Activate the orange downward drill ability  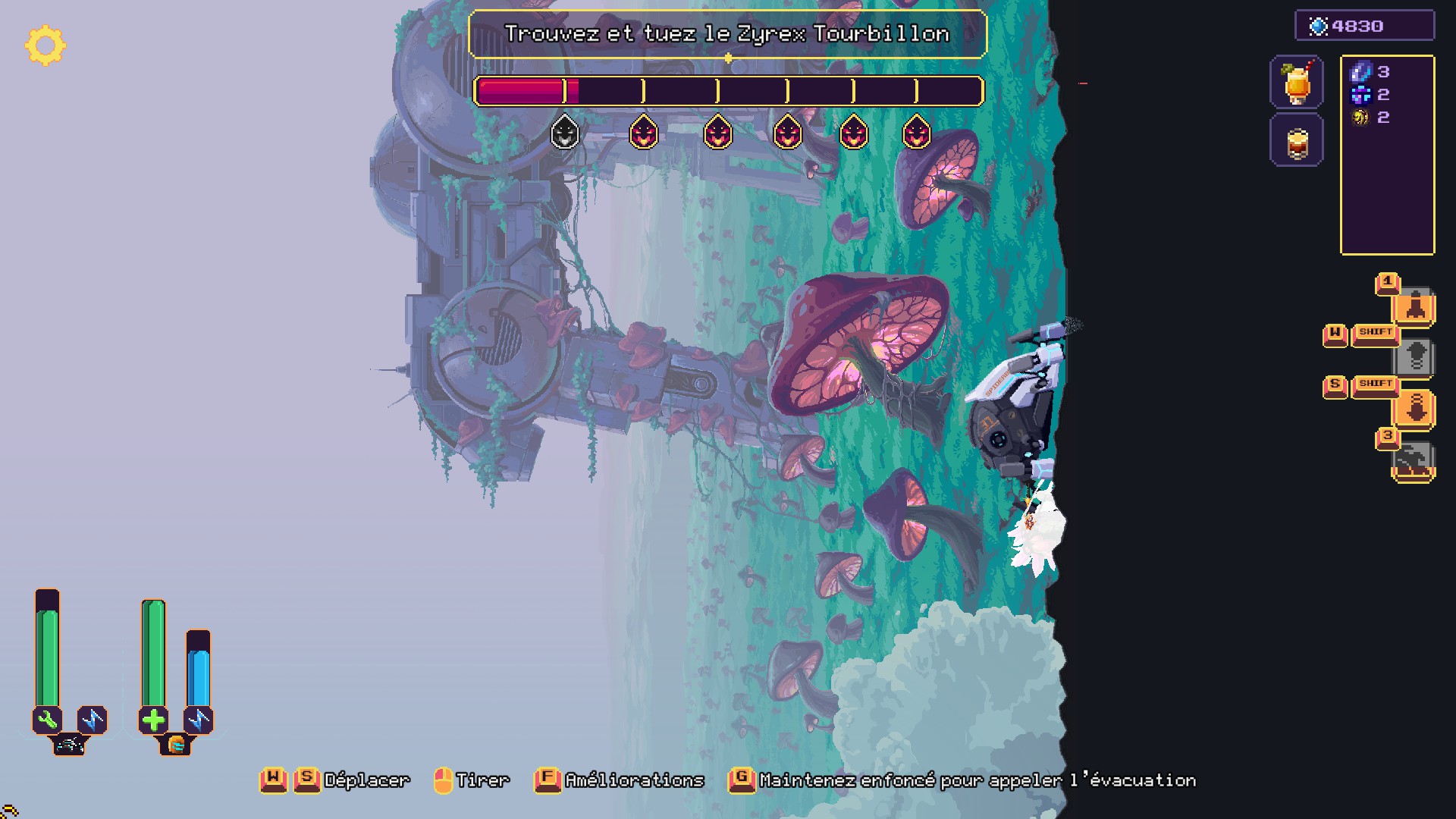click(1414, 409)
